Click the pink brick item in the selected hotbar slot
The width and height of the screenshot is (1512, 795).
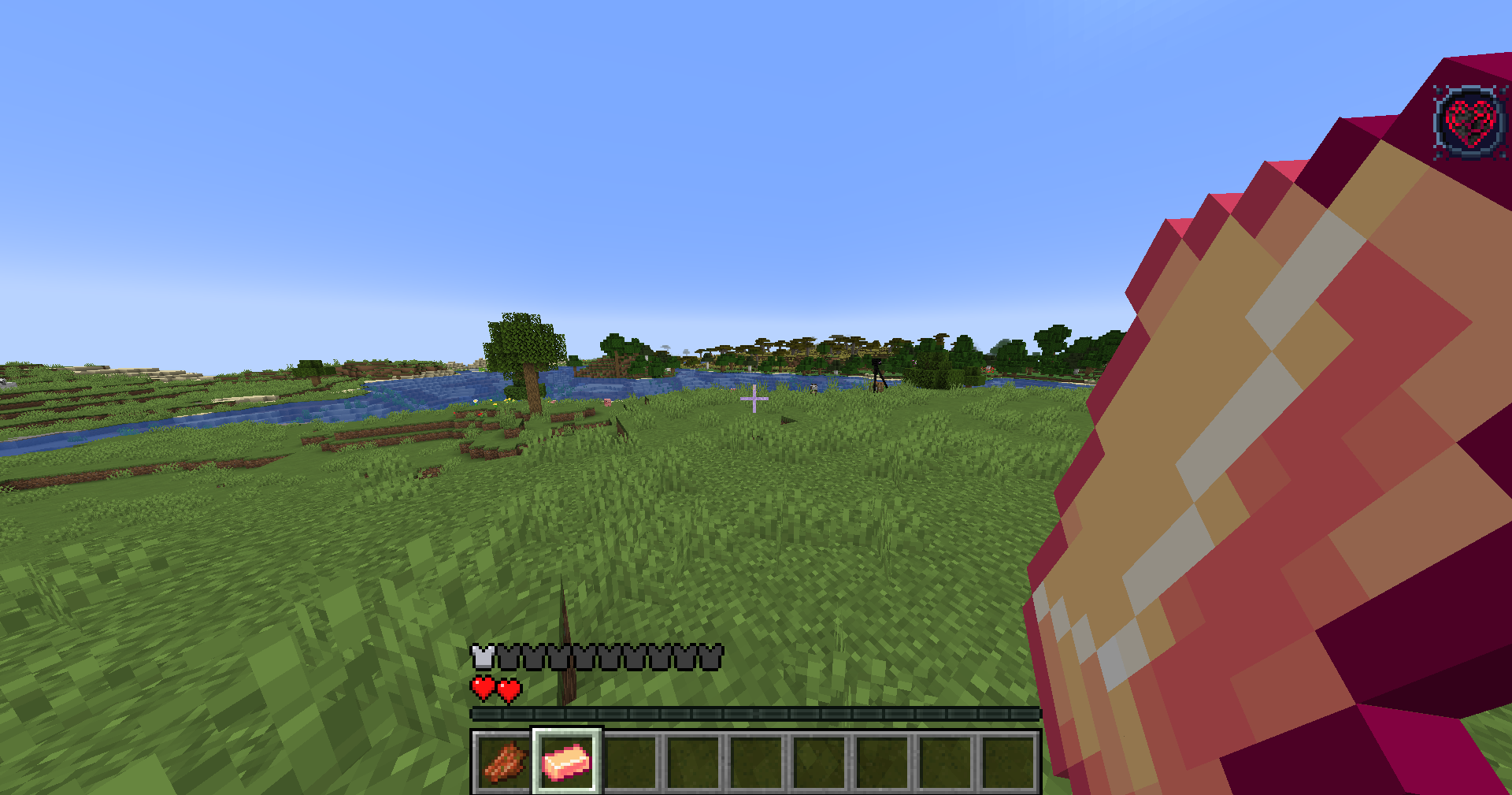567,761
